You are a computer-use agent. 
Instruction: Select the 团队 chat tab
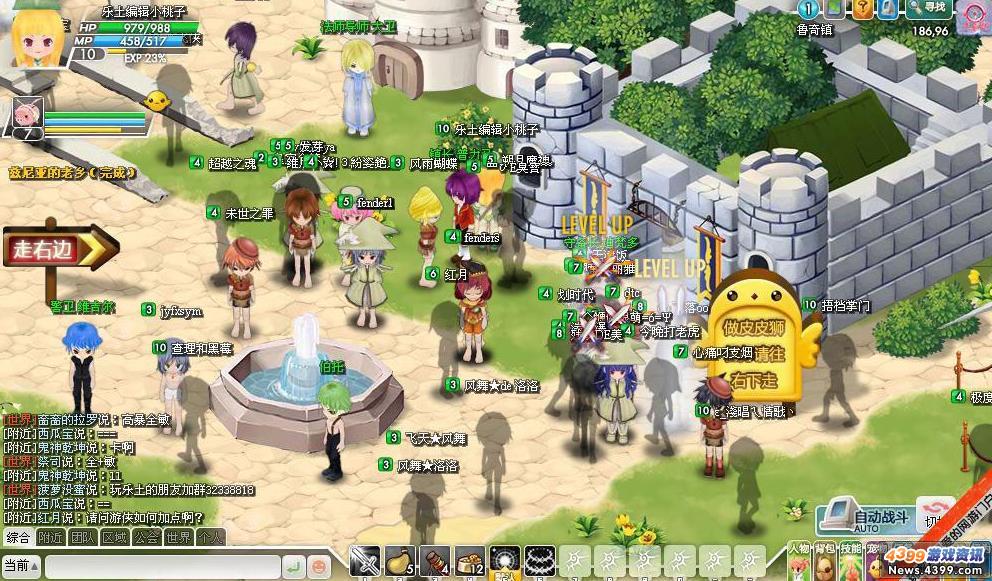pos(82,537)
